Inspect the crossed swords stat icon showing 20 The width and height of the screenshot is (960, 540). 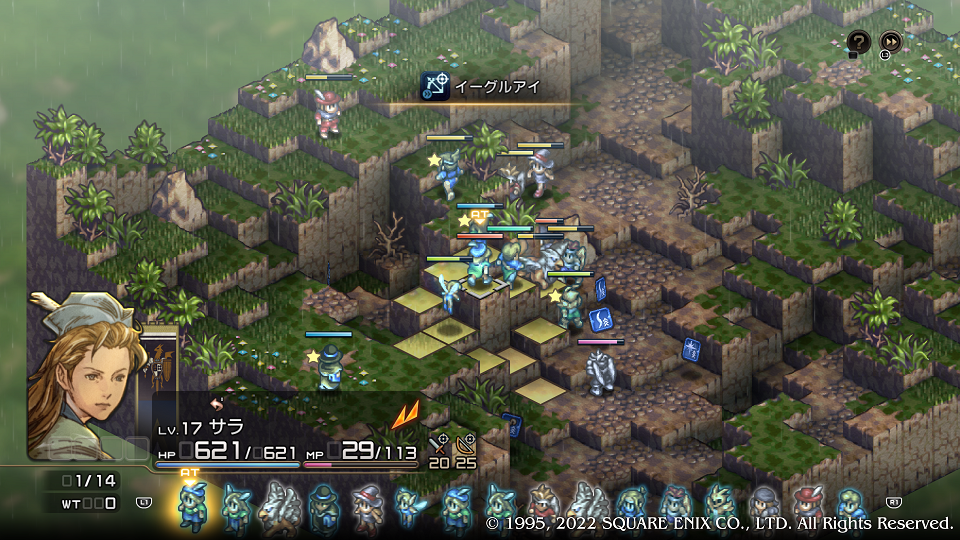click(439, 445)
